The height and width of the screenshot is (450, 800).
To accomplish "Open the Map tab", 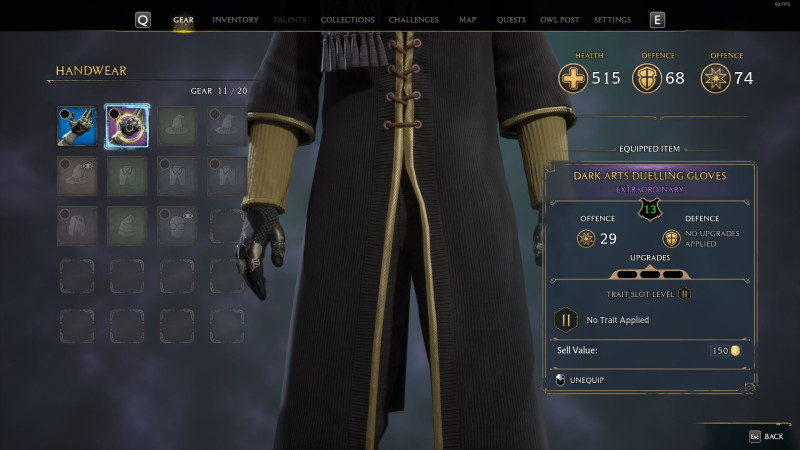I will tap(467, 20).
